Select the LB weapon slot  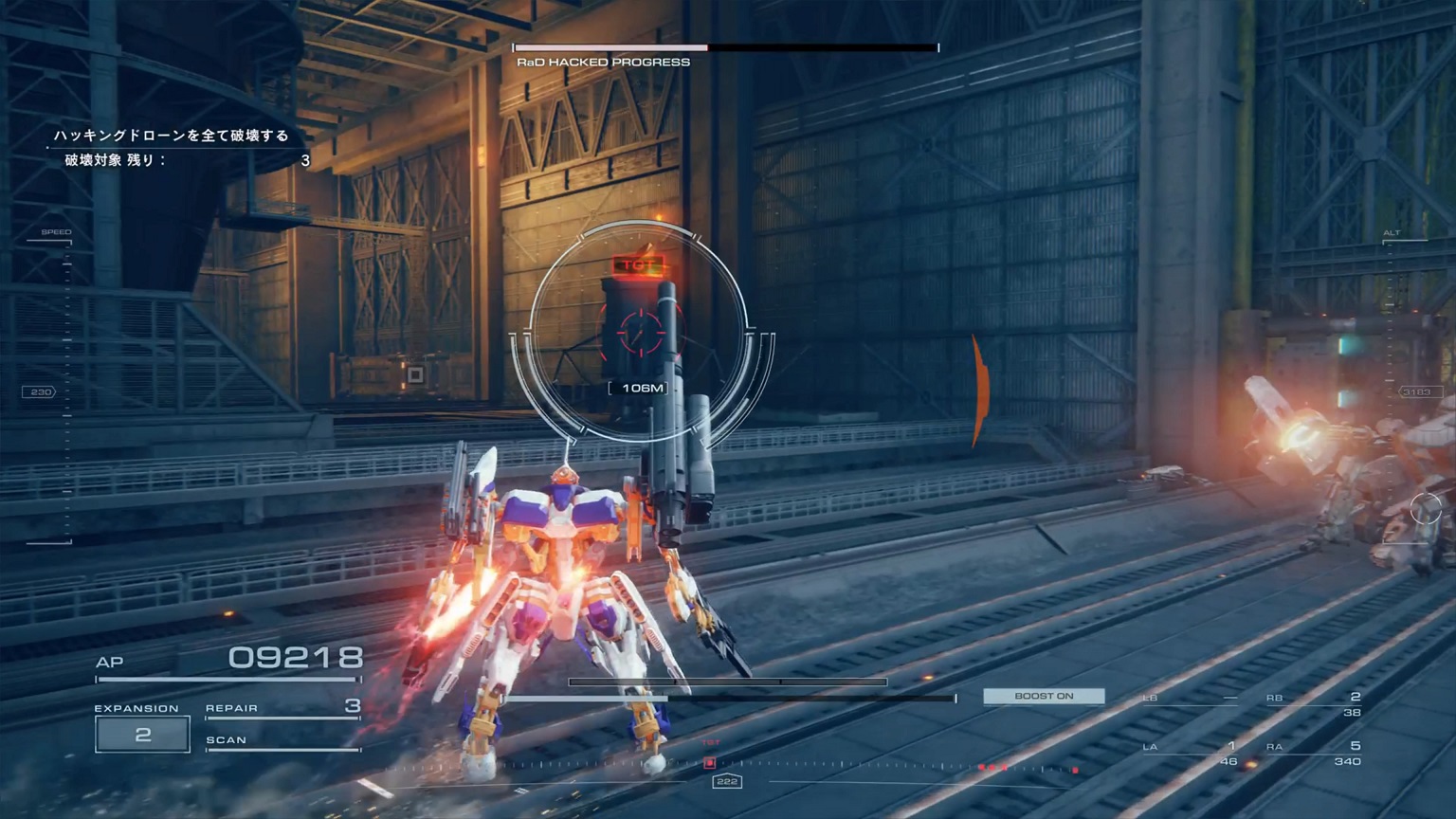[x=1191, y=700]
